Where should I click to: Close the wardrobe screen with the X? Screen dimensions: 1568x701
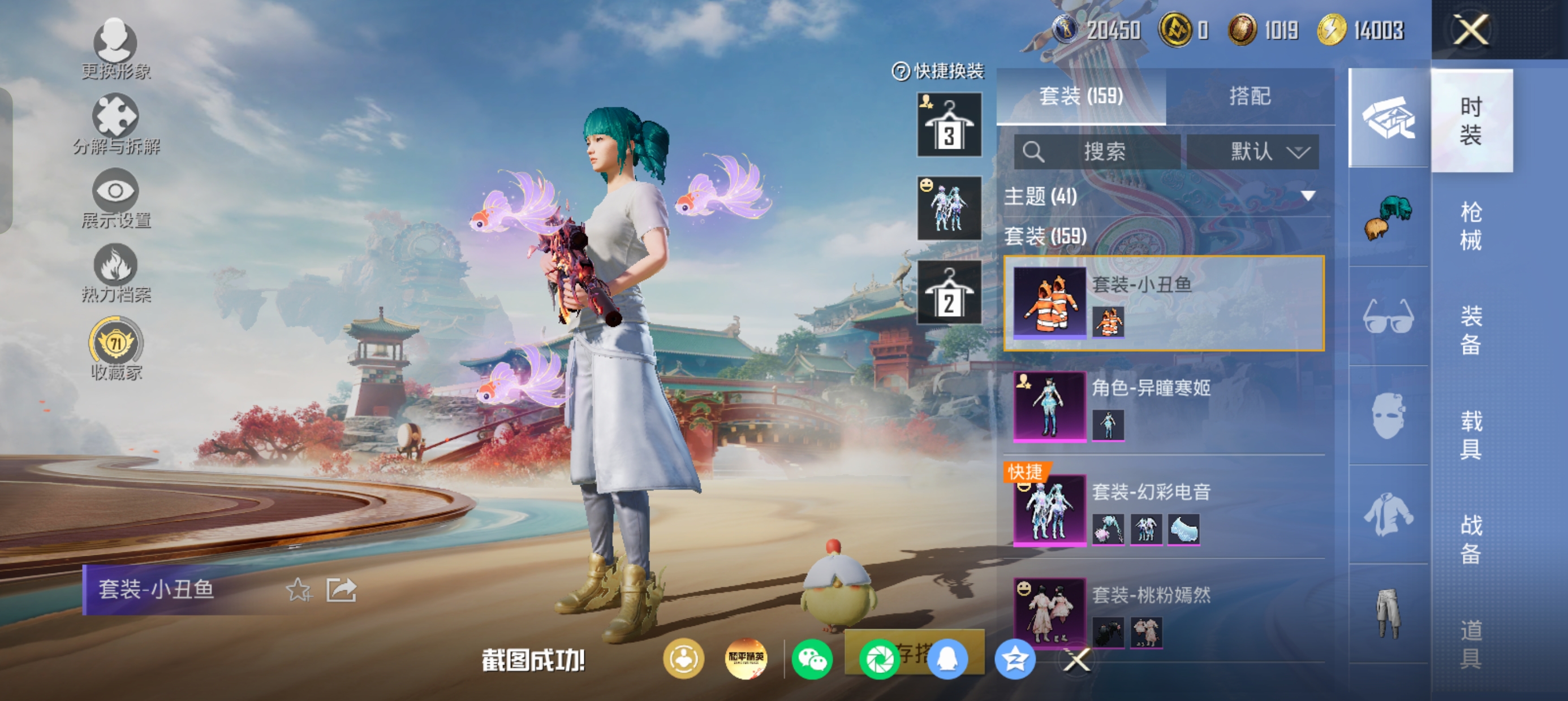click(1471, 30)
